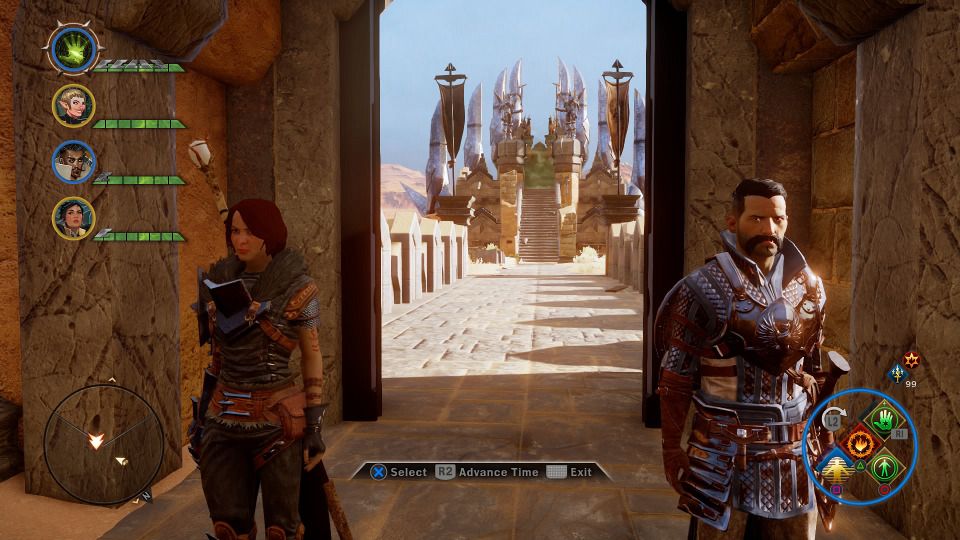Select the blonde elf party member portrait
The height and width of the screenshot is (540, 960).
[x=74, y=105]
